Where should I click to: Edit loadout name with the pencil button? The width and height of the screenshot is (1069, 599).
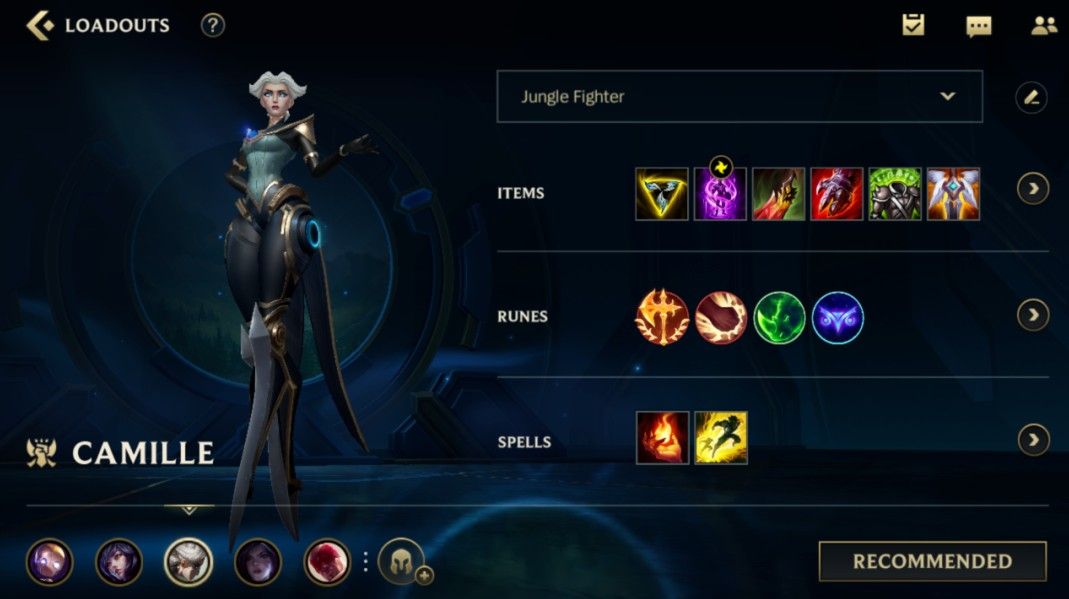[x=1031, y=97]
